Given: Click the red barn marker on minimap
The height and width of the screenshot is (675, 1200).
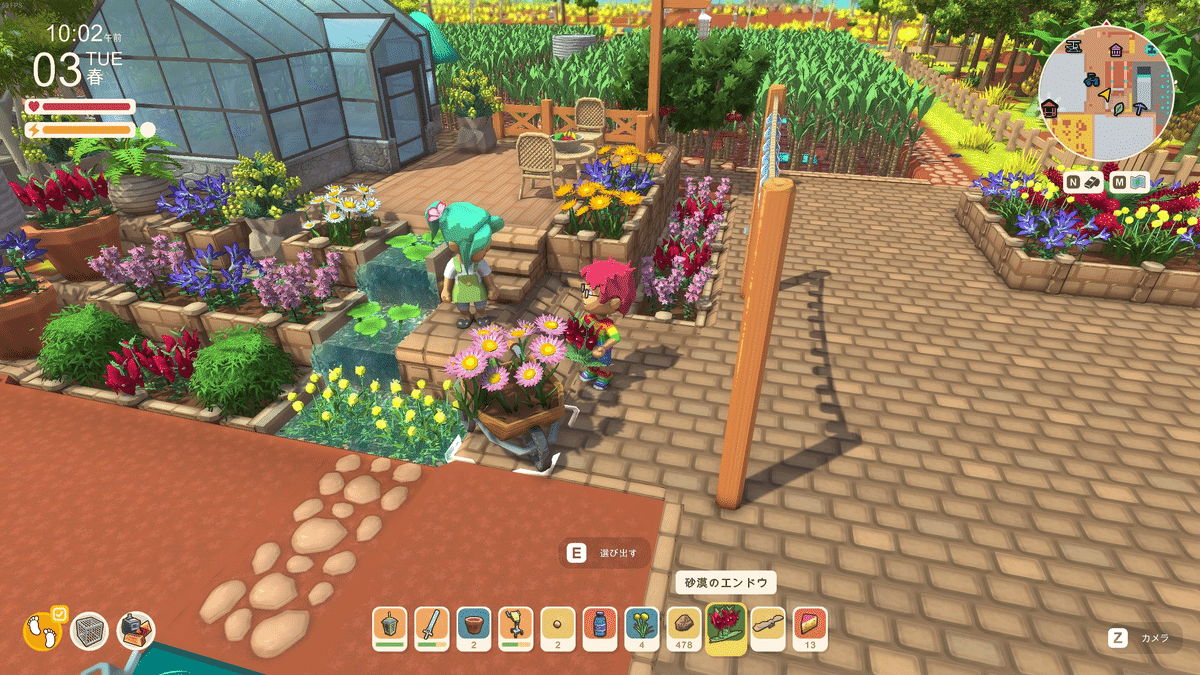Looking at the screenshot, I should click(1050, 109).
